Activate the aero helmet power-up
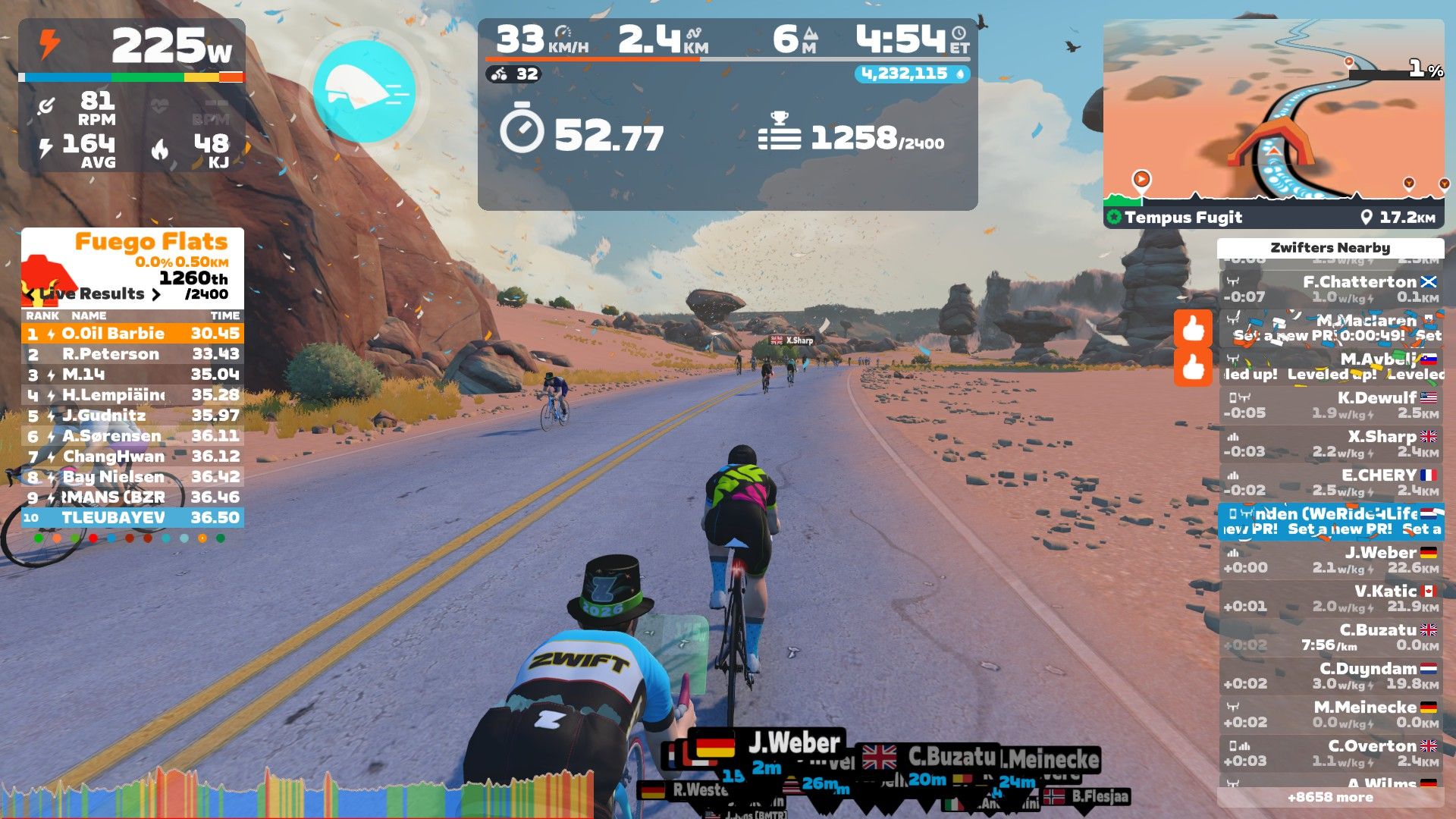 point(364,93)
